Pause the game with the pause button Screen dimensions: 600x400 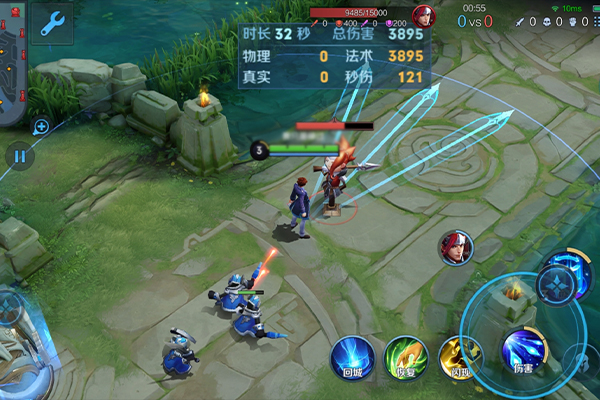19,156
